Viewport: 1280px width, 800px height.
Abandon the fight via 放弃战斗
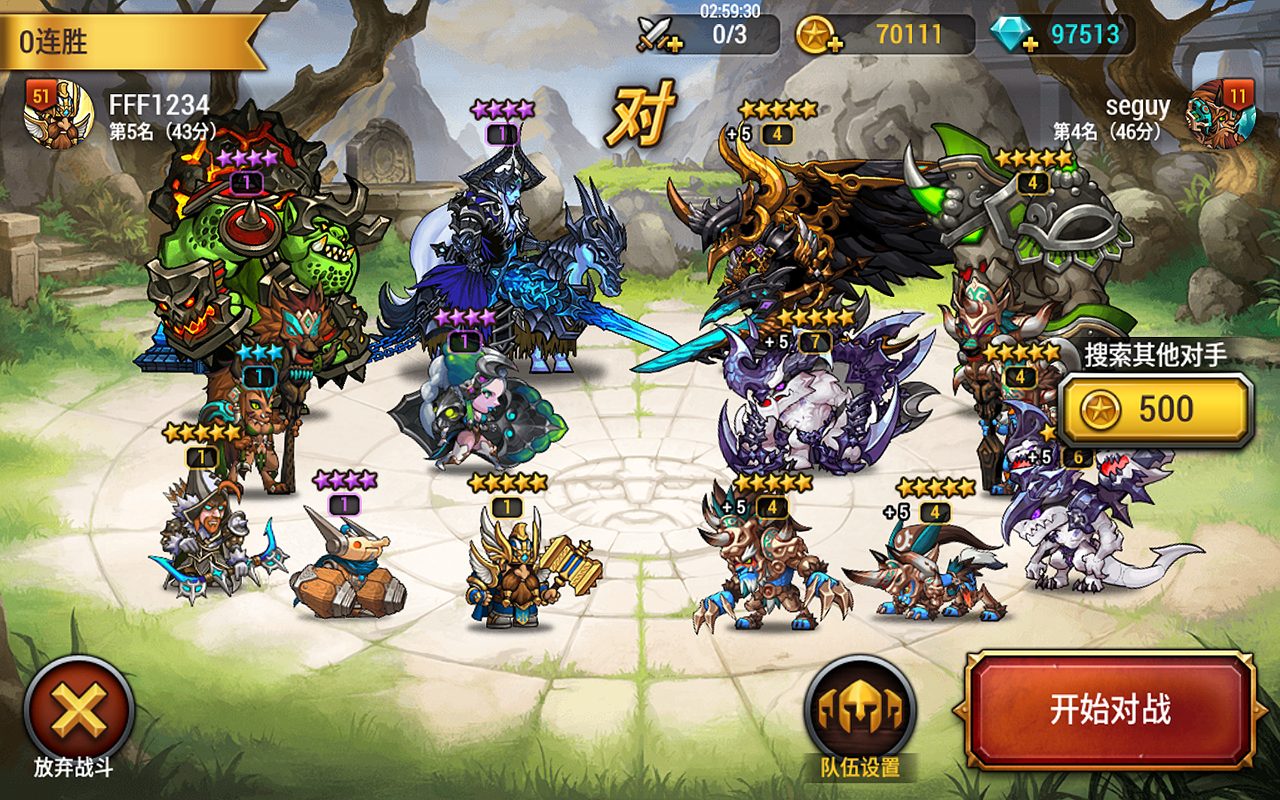click(x=78, y=712)
